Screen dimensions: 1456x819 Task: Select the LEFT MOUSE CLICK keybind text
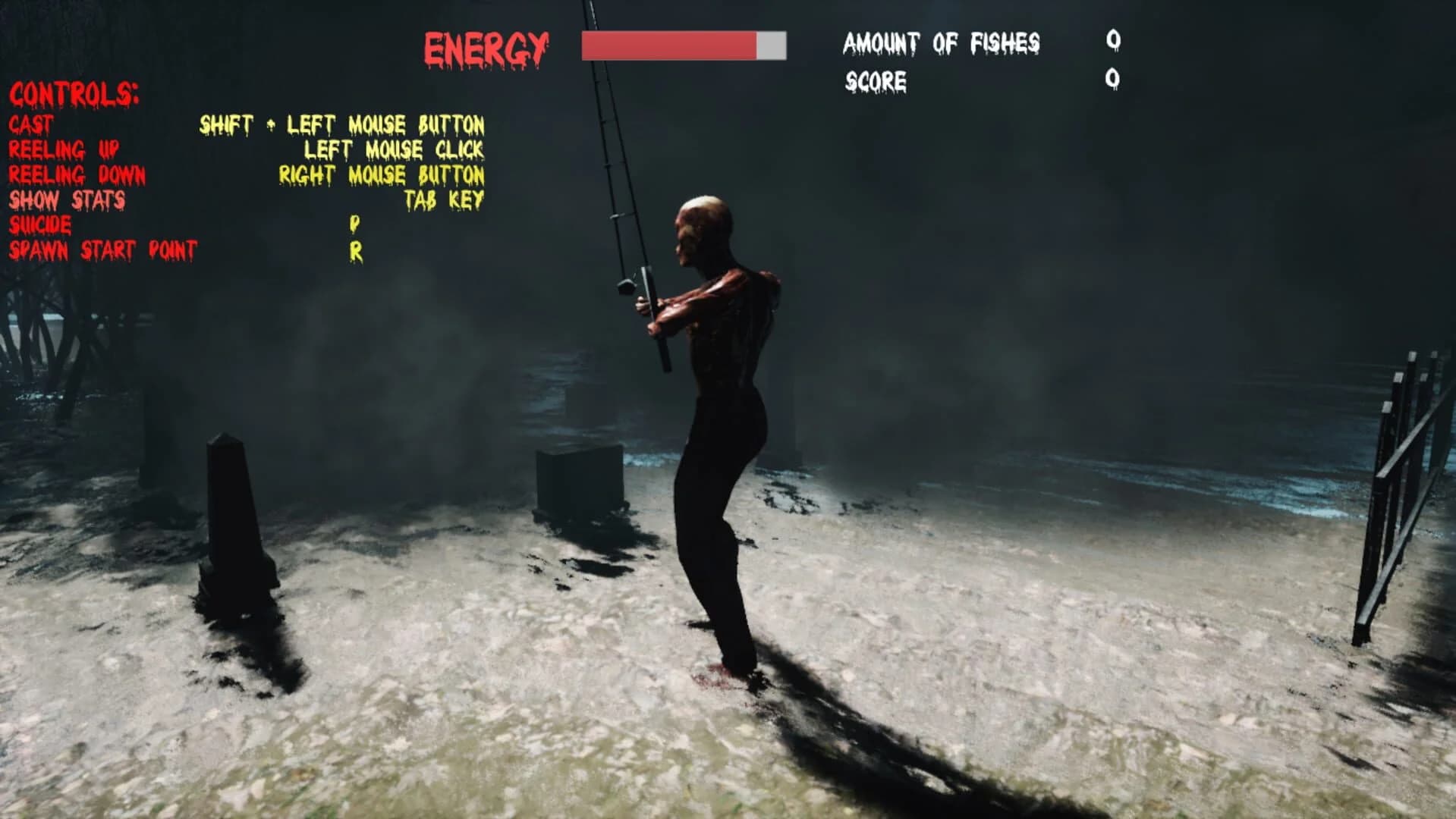(x=395, y=151)
